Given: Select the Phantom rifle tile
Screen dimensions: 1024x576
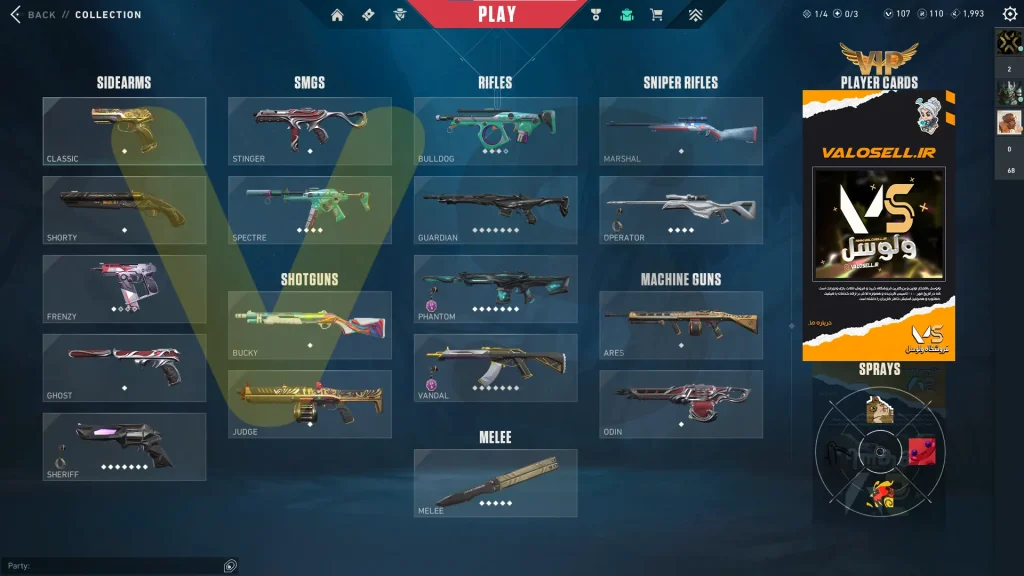Looking at the screenshot, I should pyautogui.click(x=495, y=289).
